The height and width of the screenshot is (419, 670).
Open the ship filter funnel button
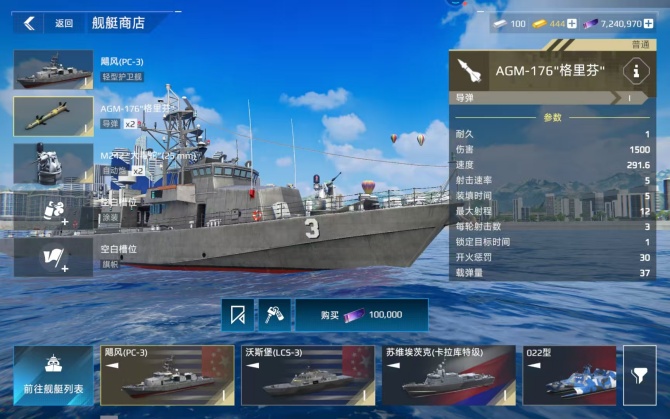tap(639, 375)
